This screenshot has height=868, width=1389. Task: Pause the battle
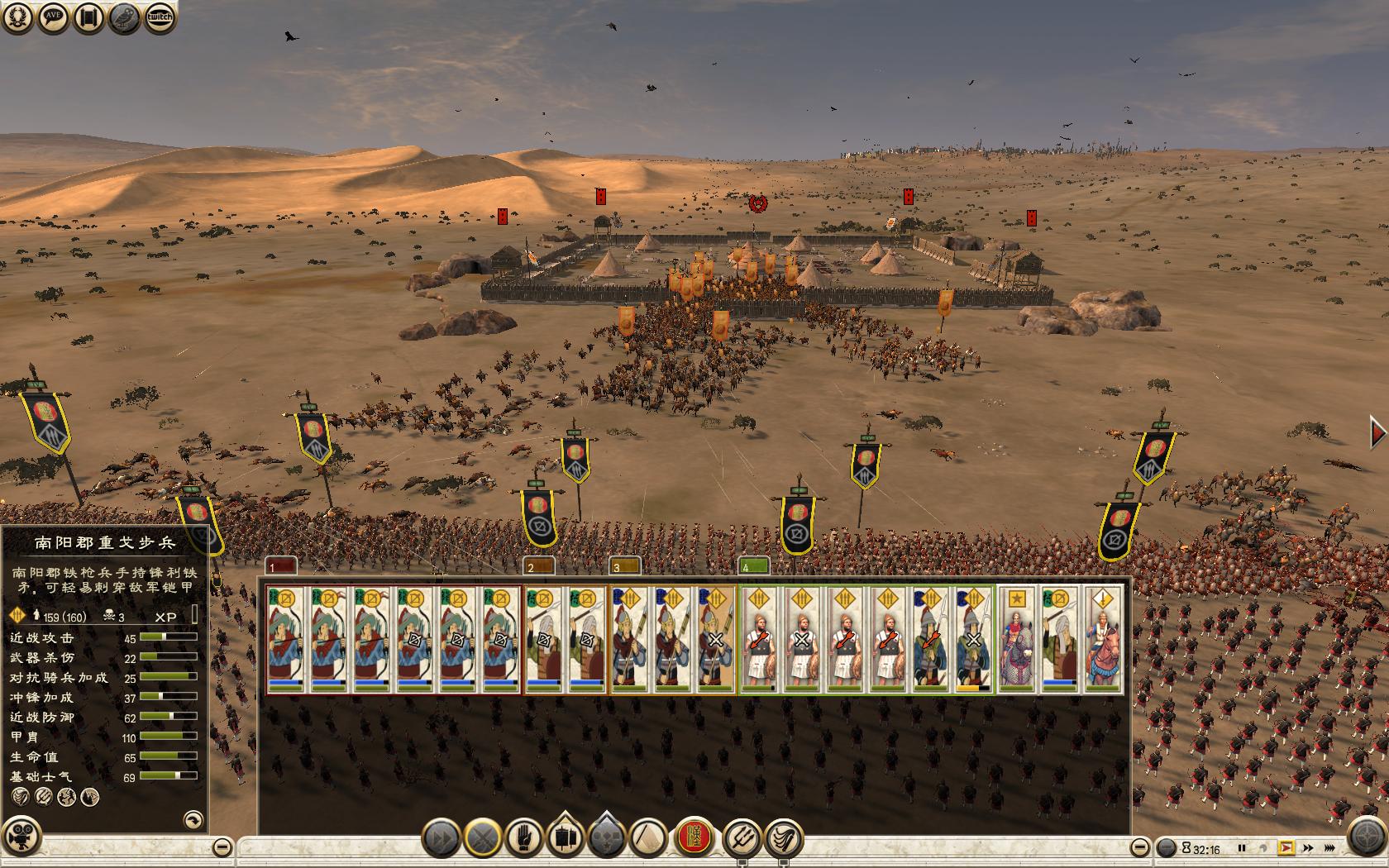pyautogui.click(x=1241, y=847)
